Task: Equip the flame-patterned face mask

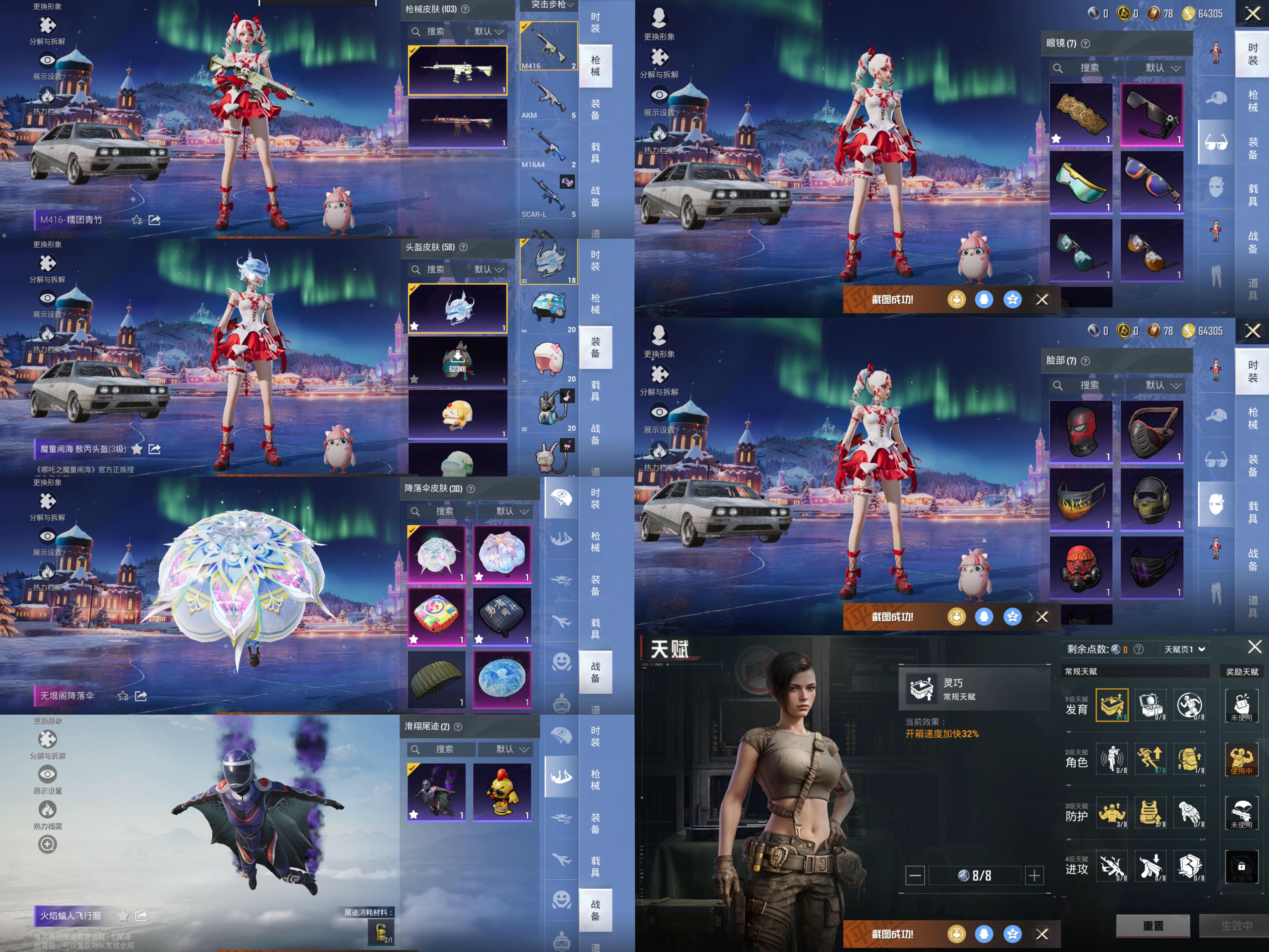Action: pos(1081,499)
